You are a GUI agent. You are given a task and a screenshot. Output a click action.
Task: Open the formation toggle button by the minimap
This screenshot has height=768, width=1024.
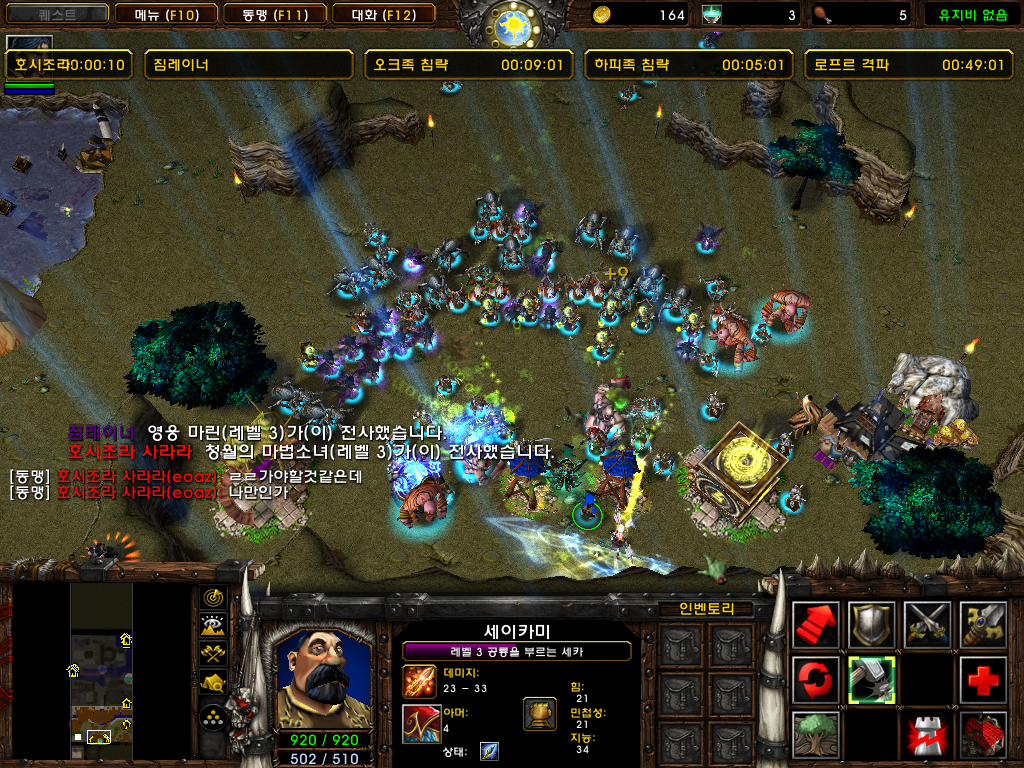(213, 717)
